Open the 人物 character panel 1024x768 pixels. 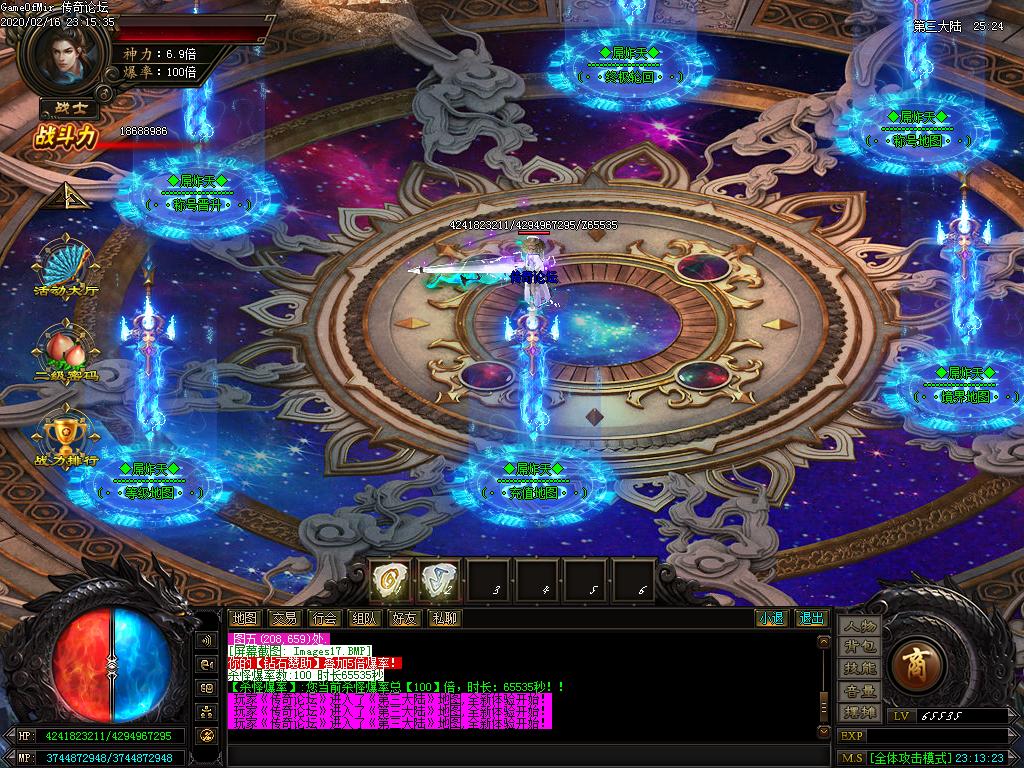click(x=860, y=626)
